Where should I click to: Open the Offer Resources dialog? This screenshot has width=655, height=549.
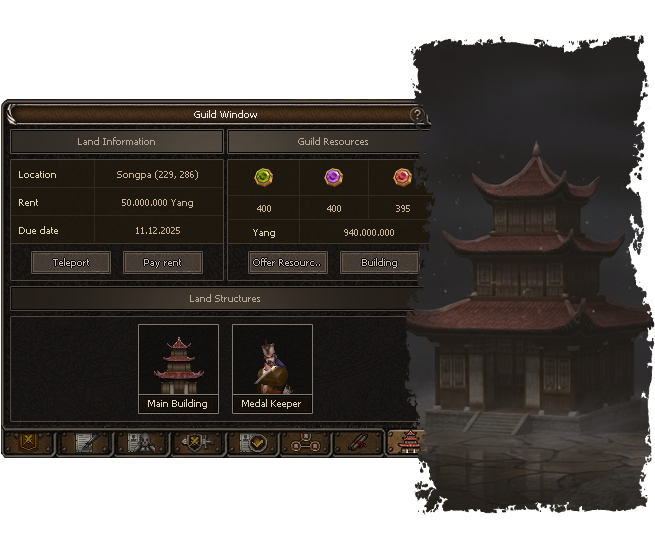pyautogui.click(x=288, y=263)
